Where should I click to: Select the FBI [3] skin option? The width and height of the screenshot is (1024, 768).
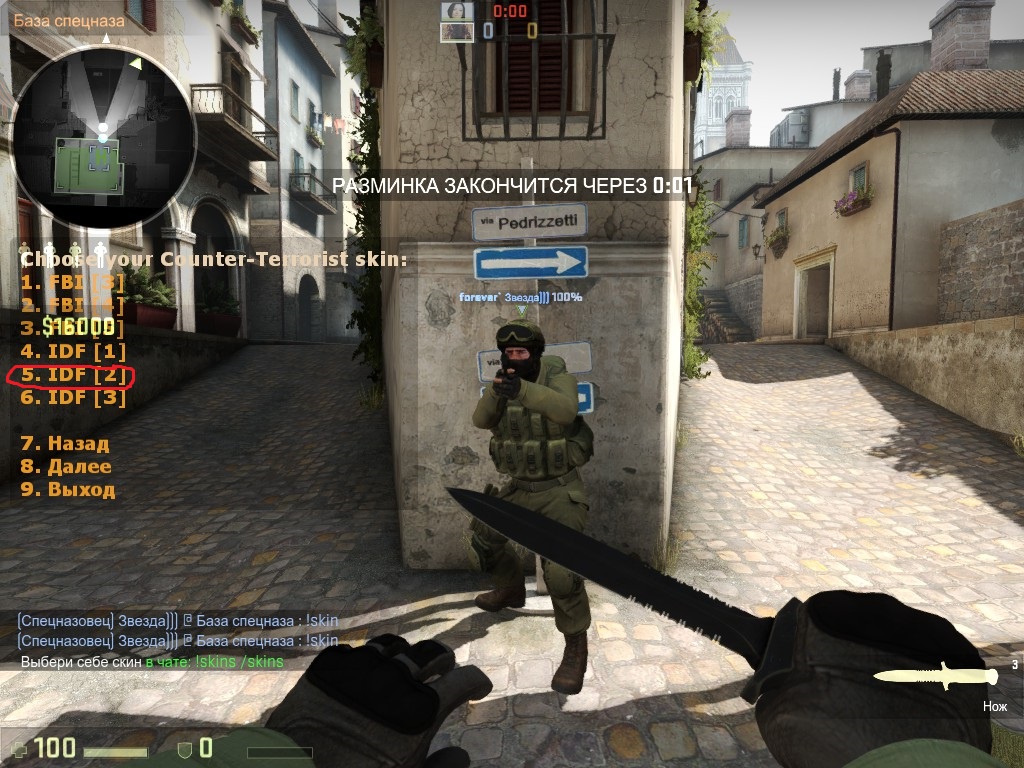point(73,282)
